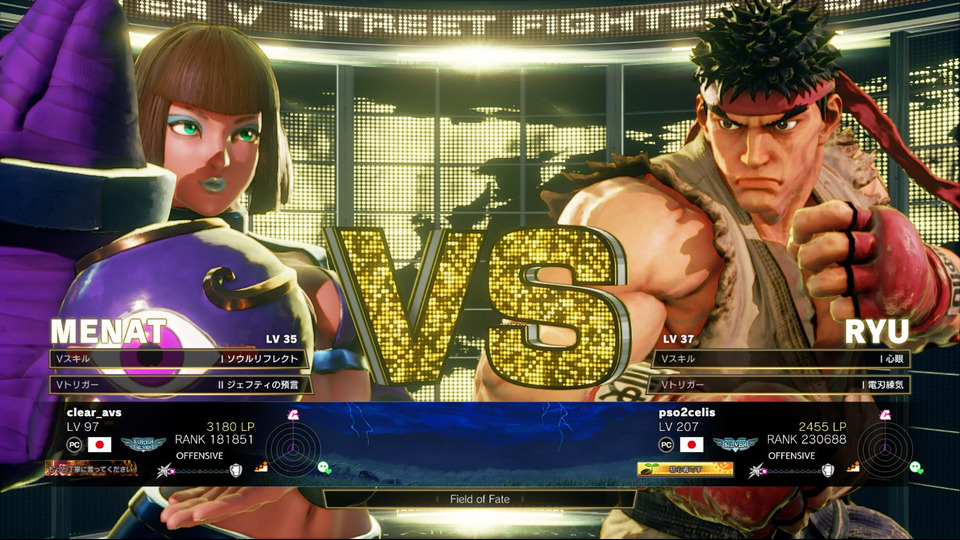Click pso2celis's yellow sprout title banner
960x540 pixels.
click(x=685, y=468)
